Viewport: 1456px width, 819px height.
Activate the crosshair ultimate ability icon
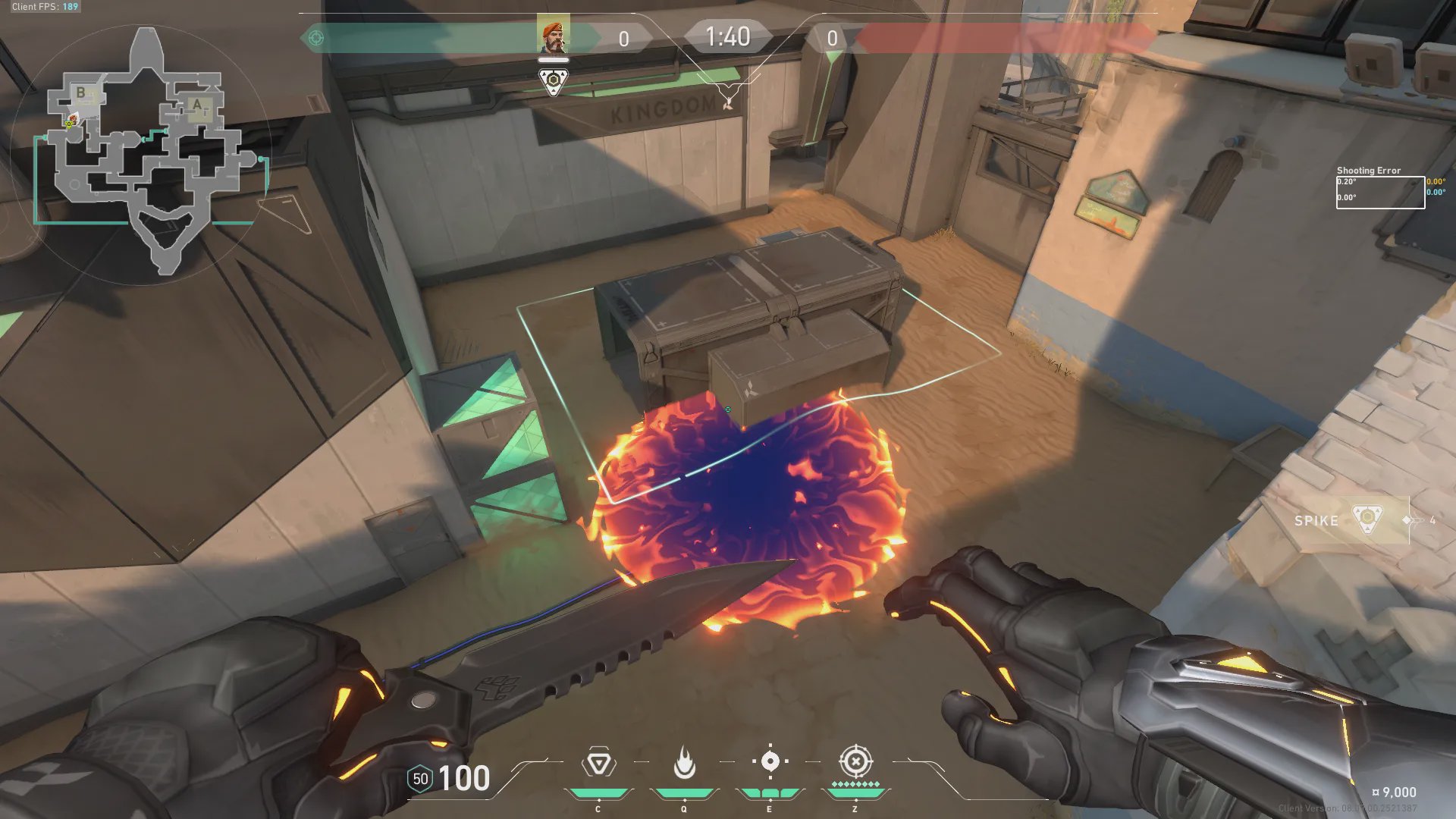click(x=855, y=761)
